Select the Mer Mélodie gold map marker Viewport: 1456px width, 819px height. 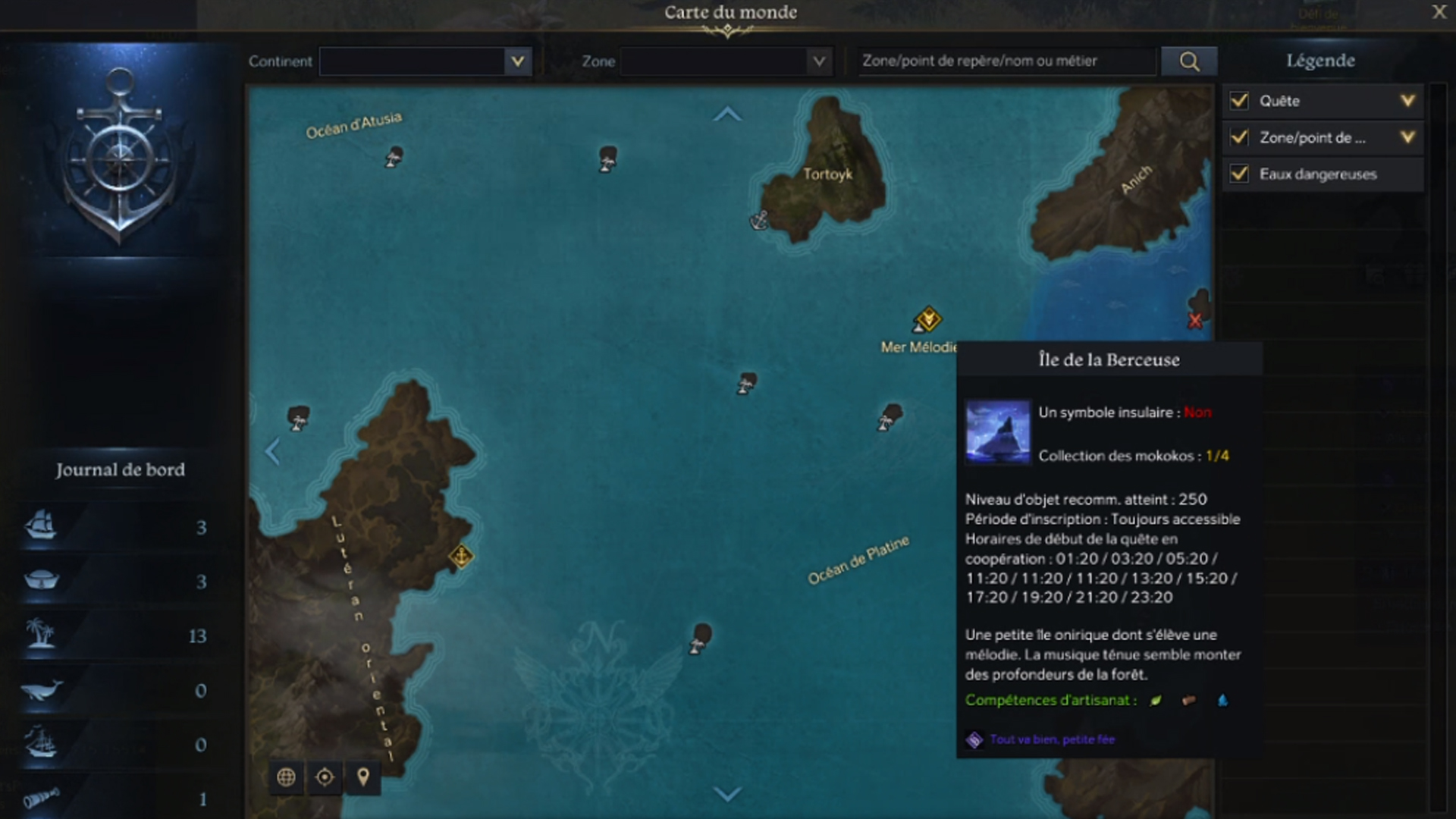click(x=927, y=319)
